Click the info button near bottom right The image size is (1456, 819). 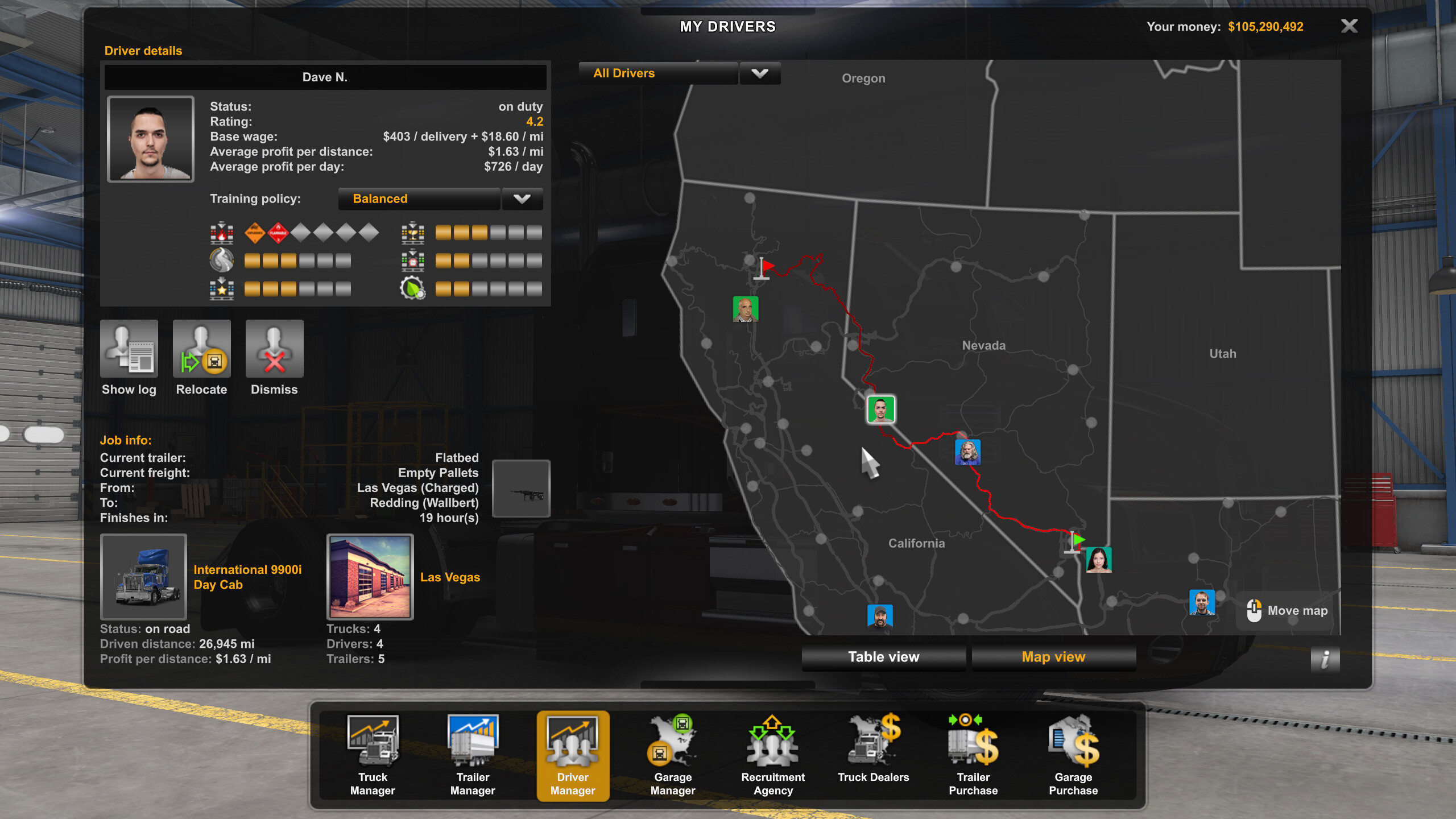[x=1325, y=660]
